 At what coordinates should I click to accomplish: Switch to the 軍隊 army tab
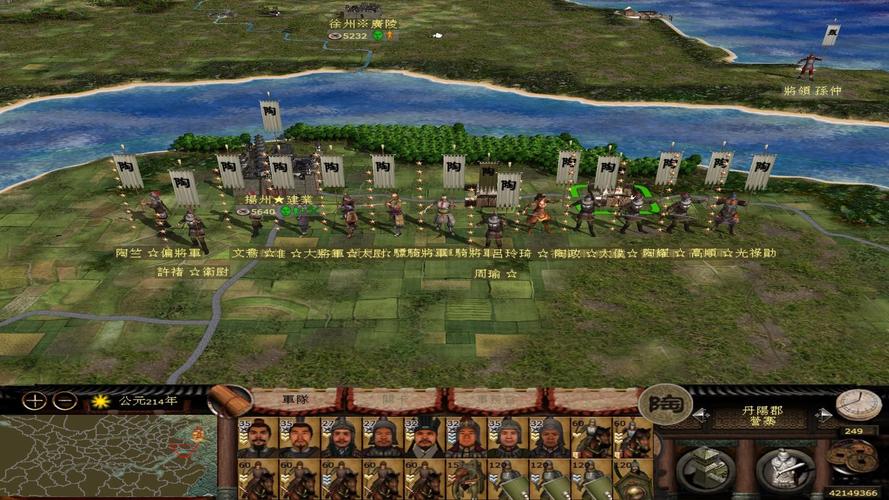pos(295,399)
